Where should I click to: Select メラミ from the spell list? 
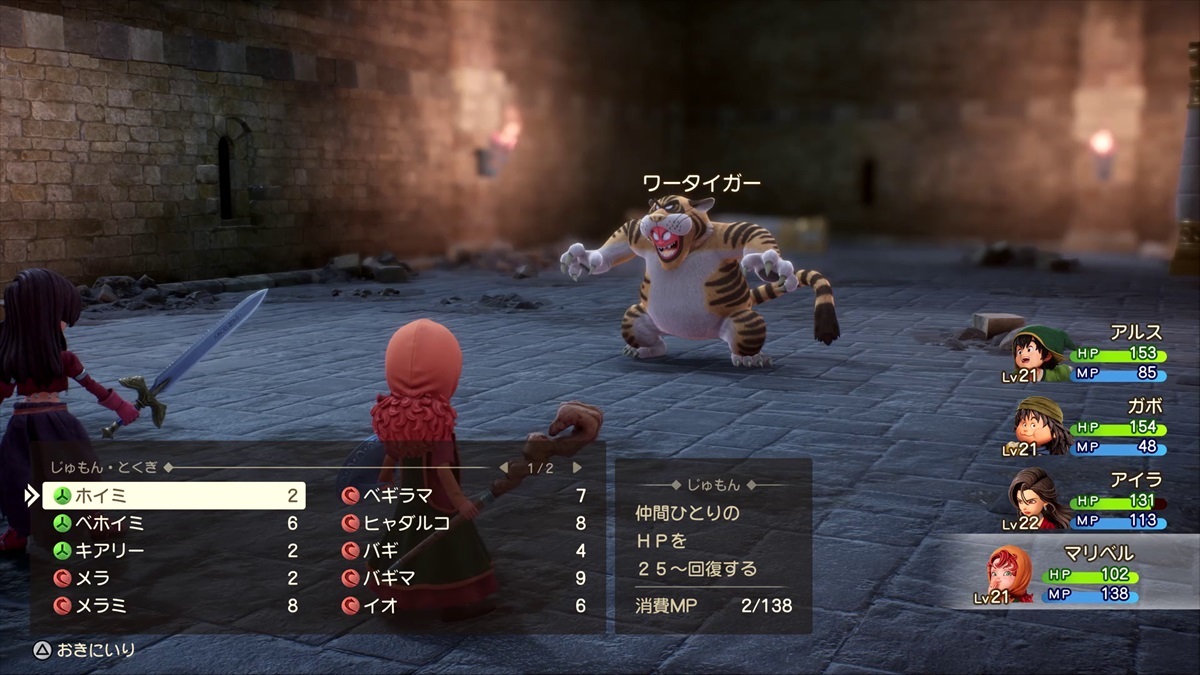point(172,606)
